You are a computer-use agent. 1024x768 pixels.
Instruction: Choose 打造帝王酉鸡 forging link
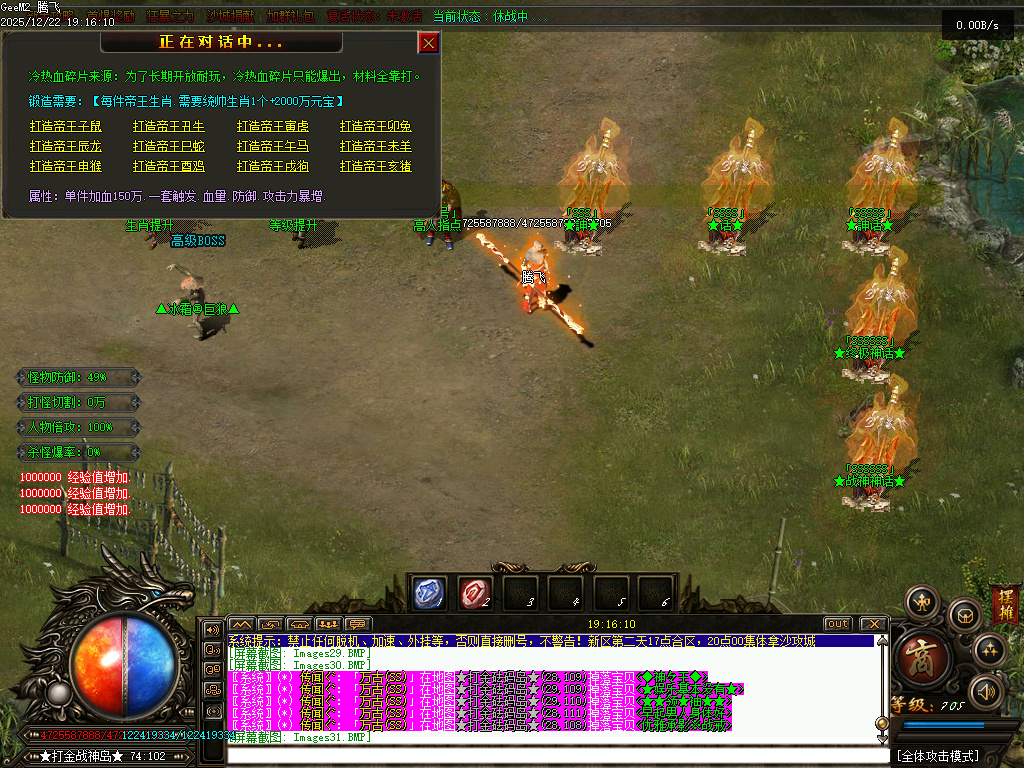tap(169, 166)
